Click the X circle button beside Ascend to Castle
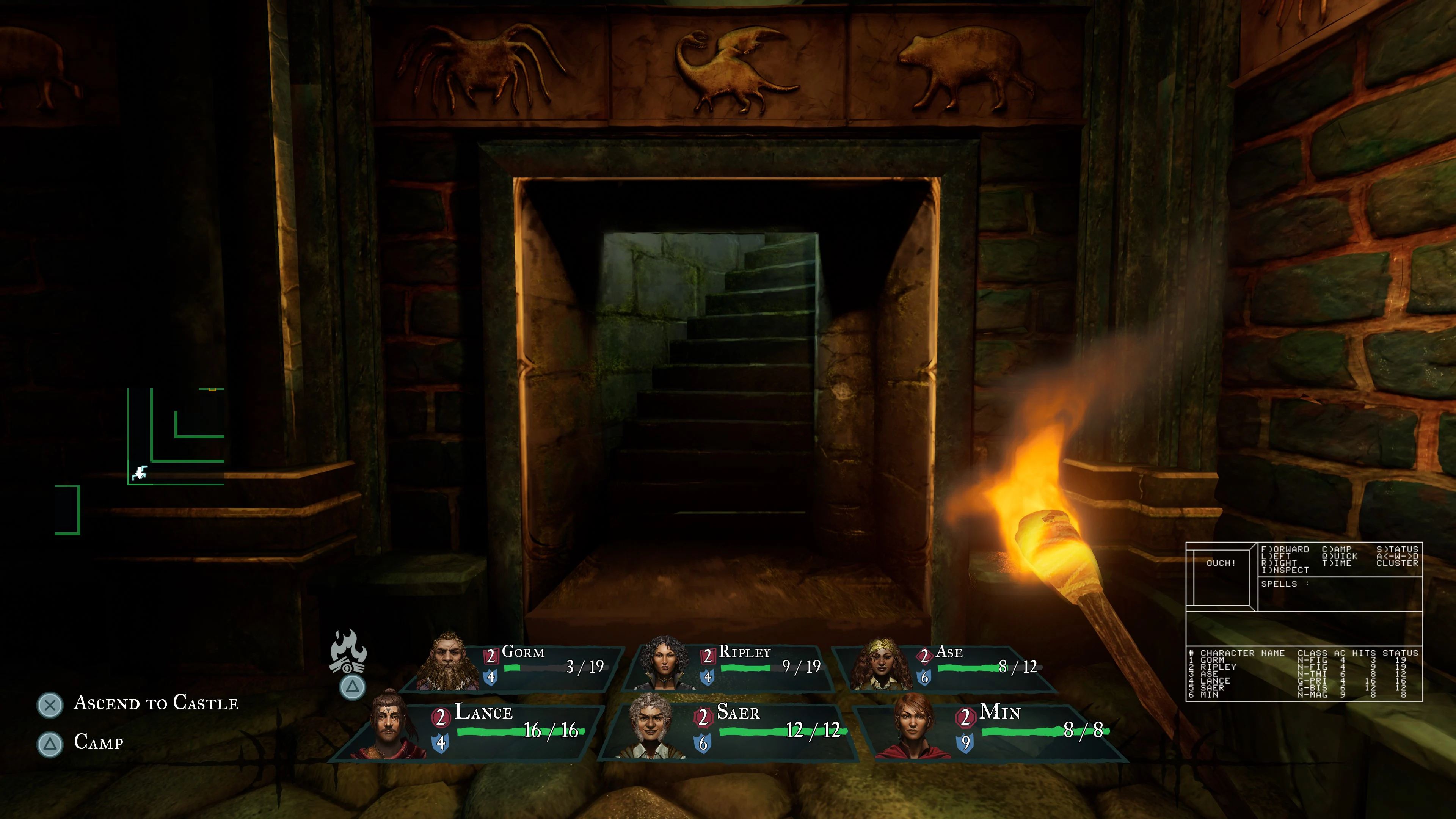The width and height of the screenshot is (1456, 819). [x=50, y=704]
